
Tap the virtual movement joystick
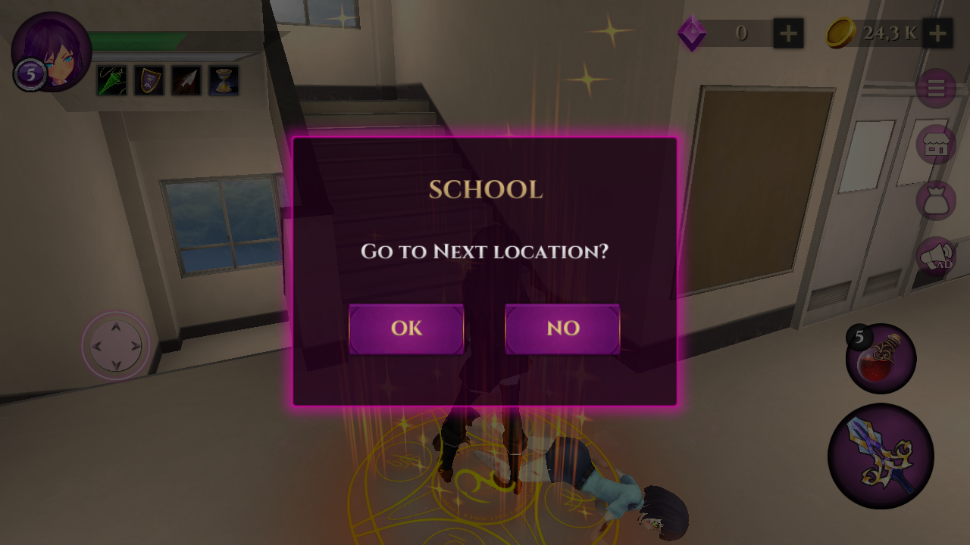pyautogui.click(x=116, y=345)
